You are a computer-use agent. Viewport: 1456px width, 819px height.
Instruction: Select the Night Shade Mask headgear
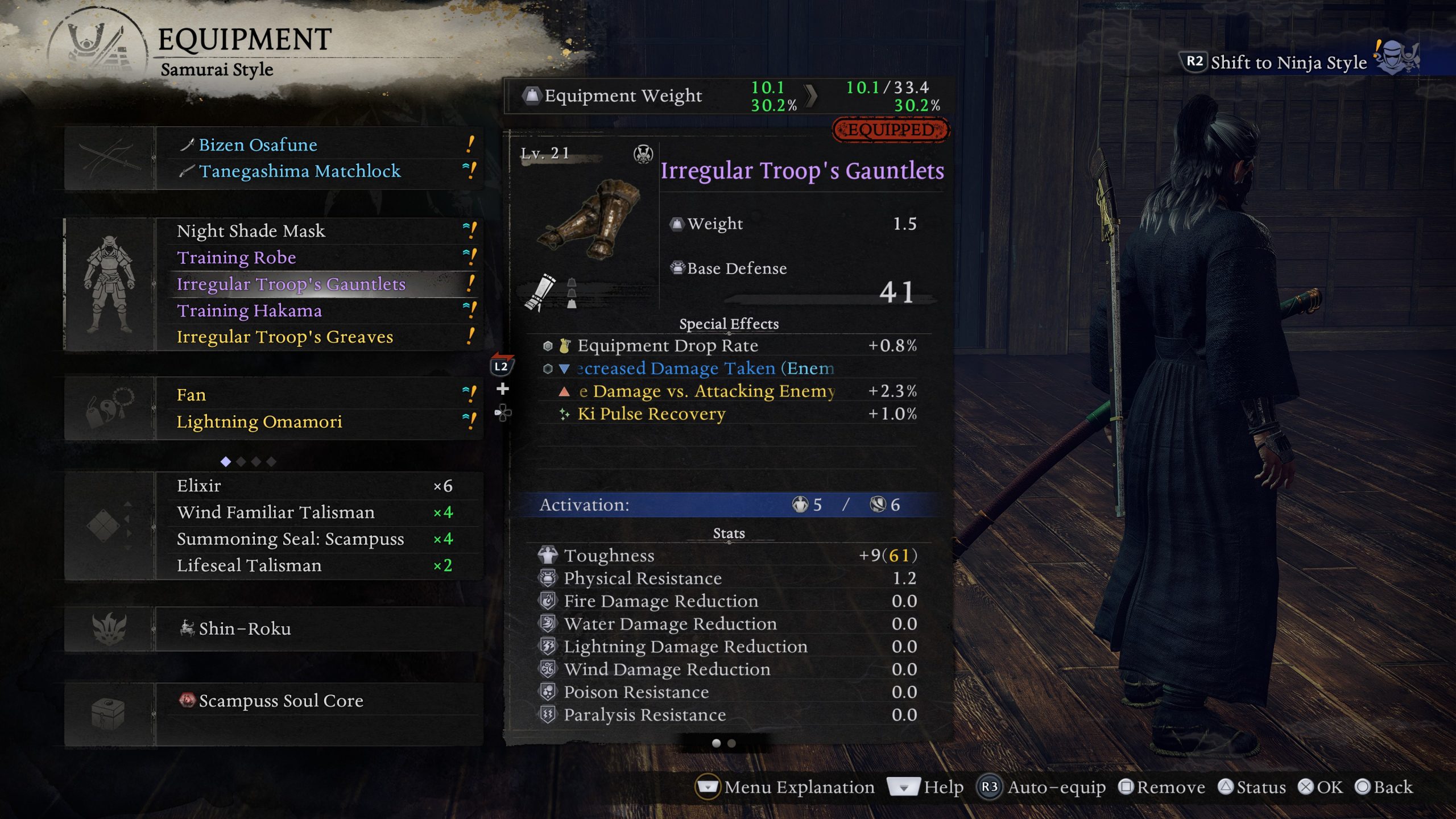251,231
